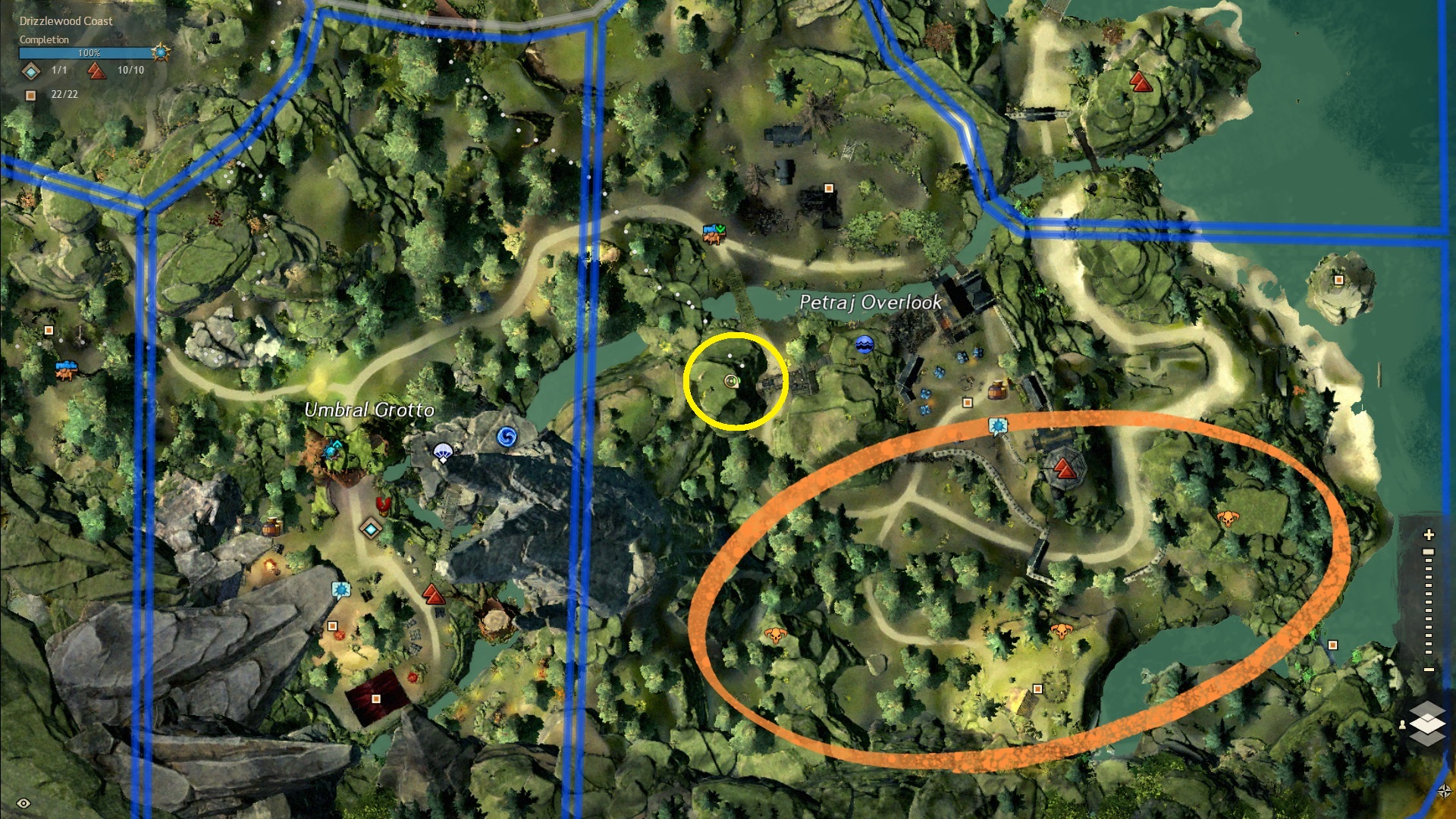This screenshot has height=819, width=1456.
Task: Zoom out with the minus button
Action: [x=1429, y=670]
